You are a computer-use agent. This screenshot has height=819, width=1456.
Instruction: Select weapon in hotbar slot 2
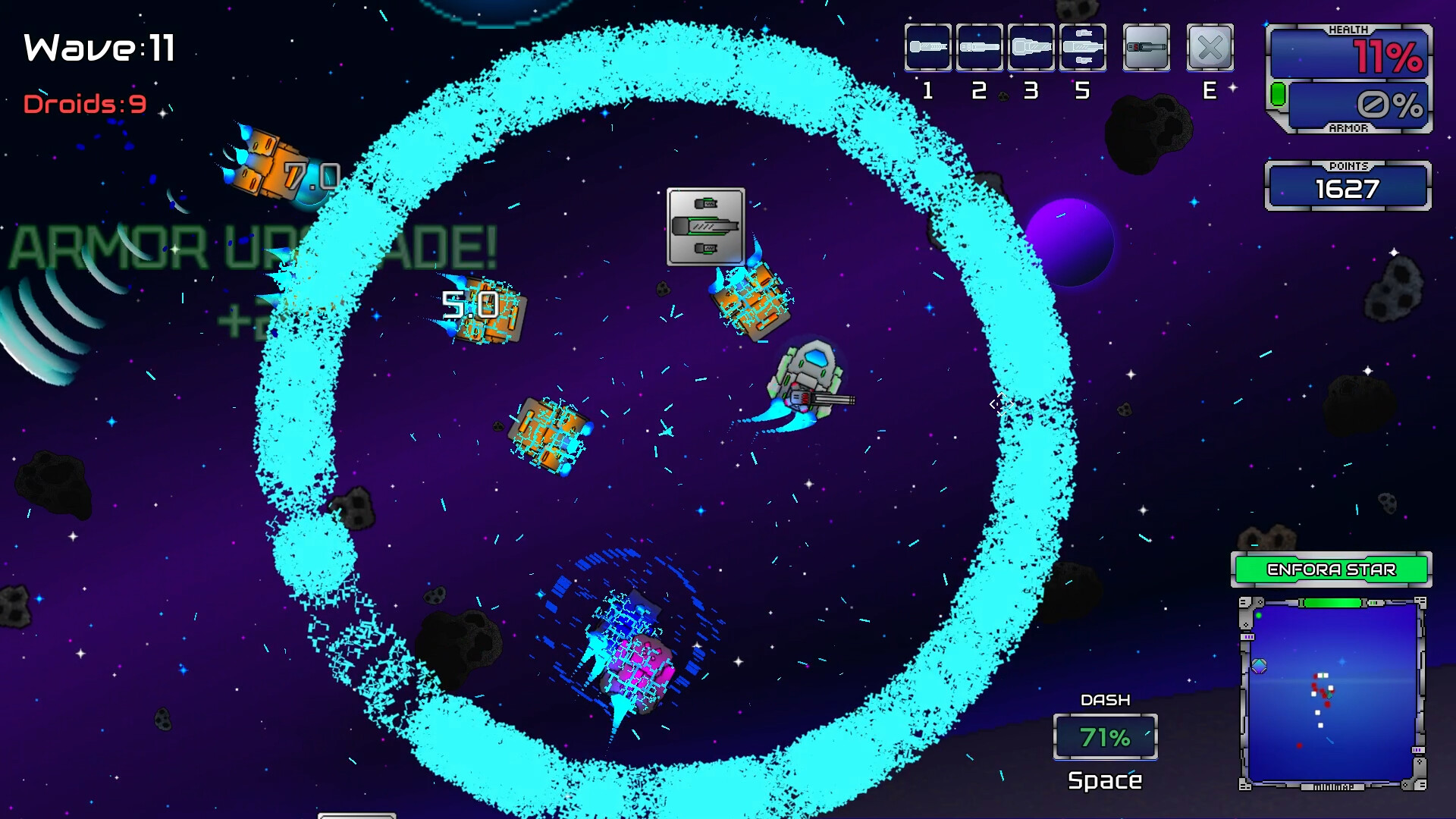click(979, 47)
